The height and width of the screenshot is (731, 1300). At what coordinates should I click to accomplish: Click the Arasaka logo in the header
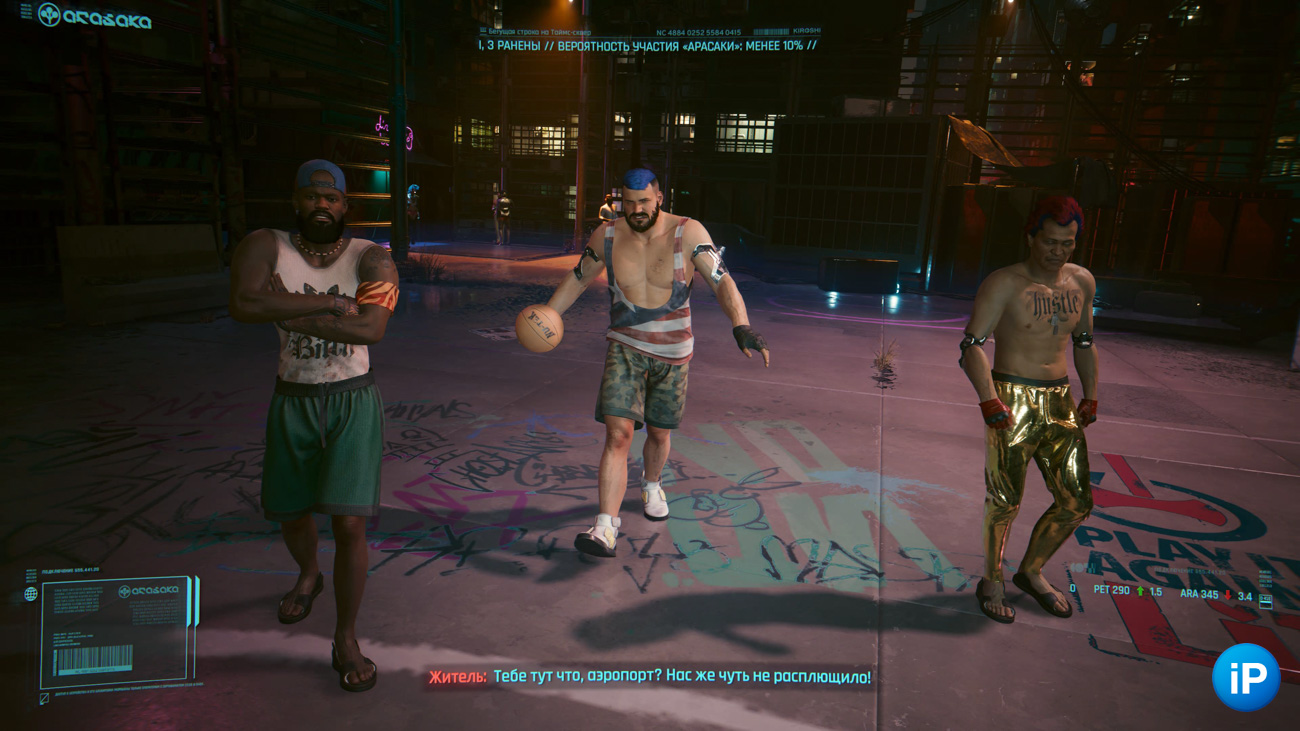[95, 17]
